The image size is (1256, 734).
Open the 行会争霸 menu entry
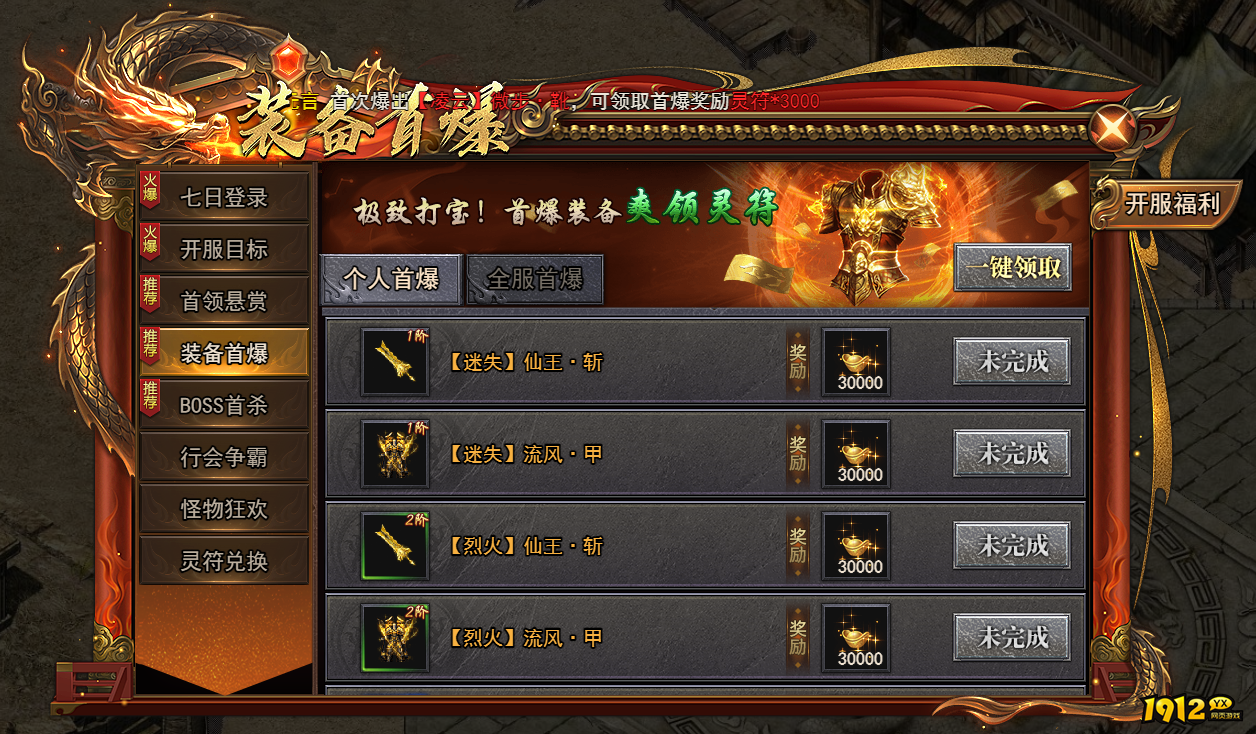point(223,457)
